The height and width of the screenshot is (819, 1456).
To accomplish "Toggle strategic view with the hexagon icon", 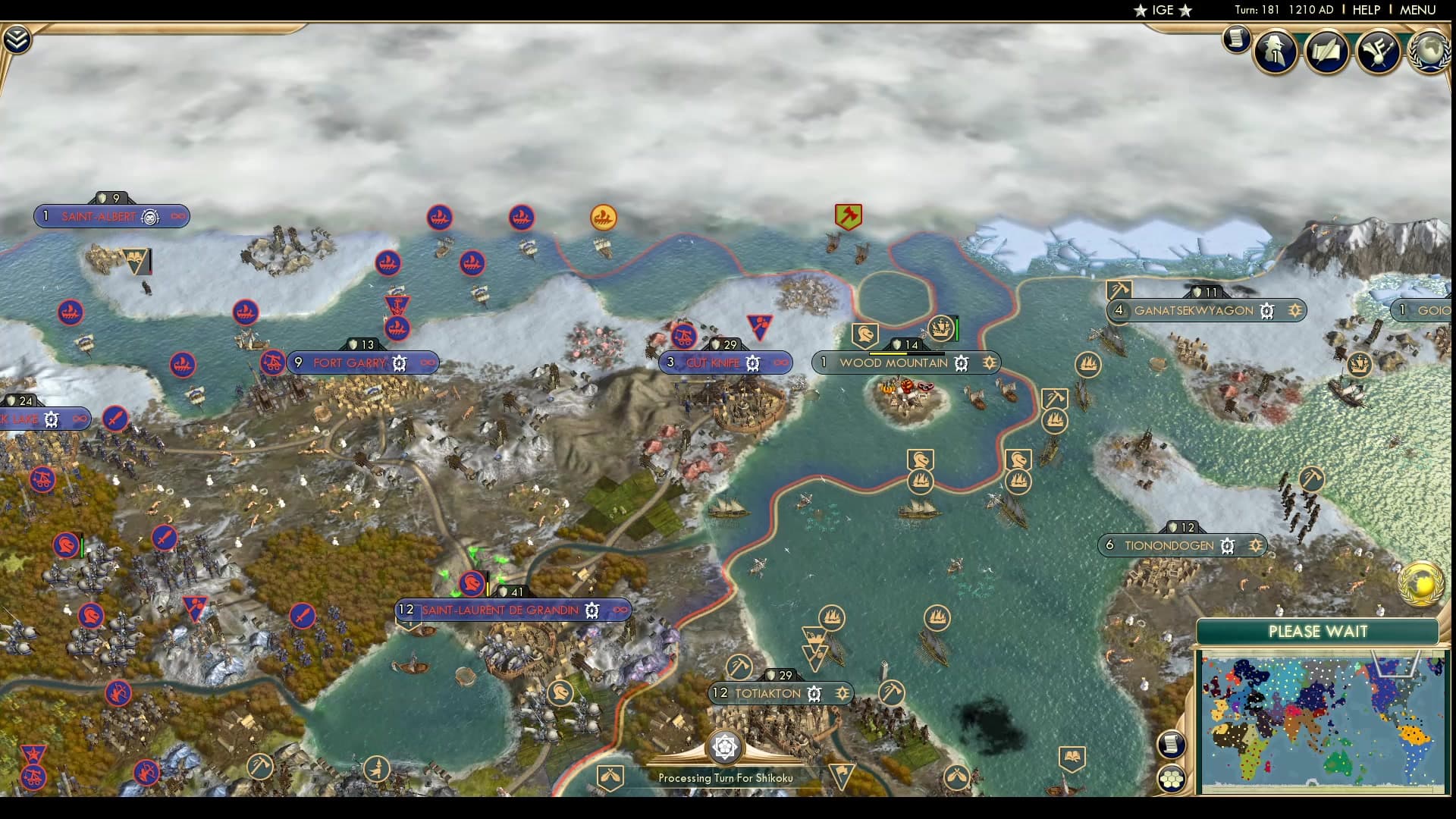I will (1172, 780).
